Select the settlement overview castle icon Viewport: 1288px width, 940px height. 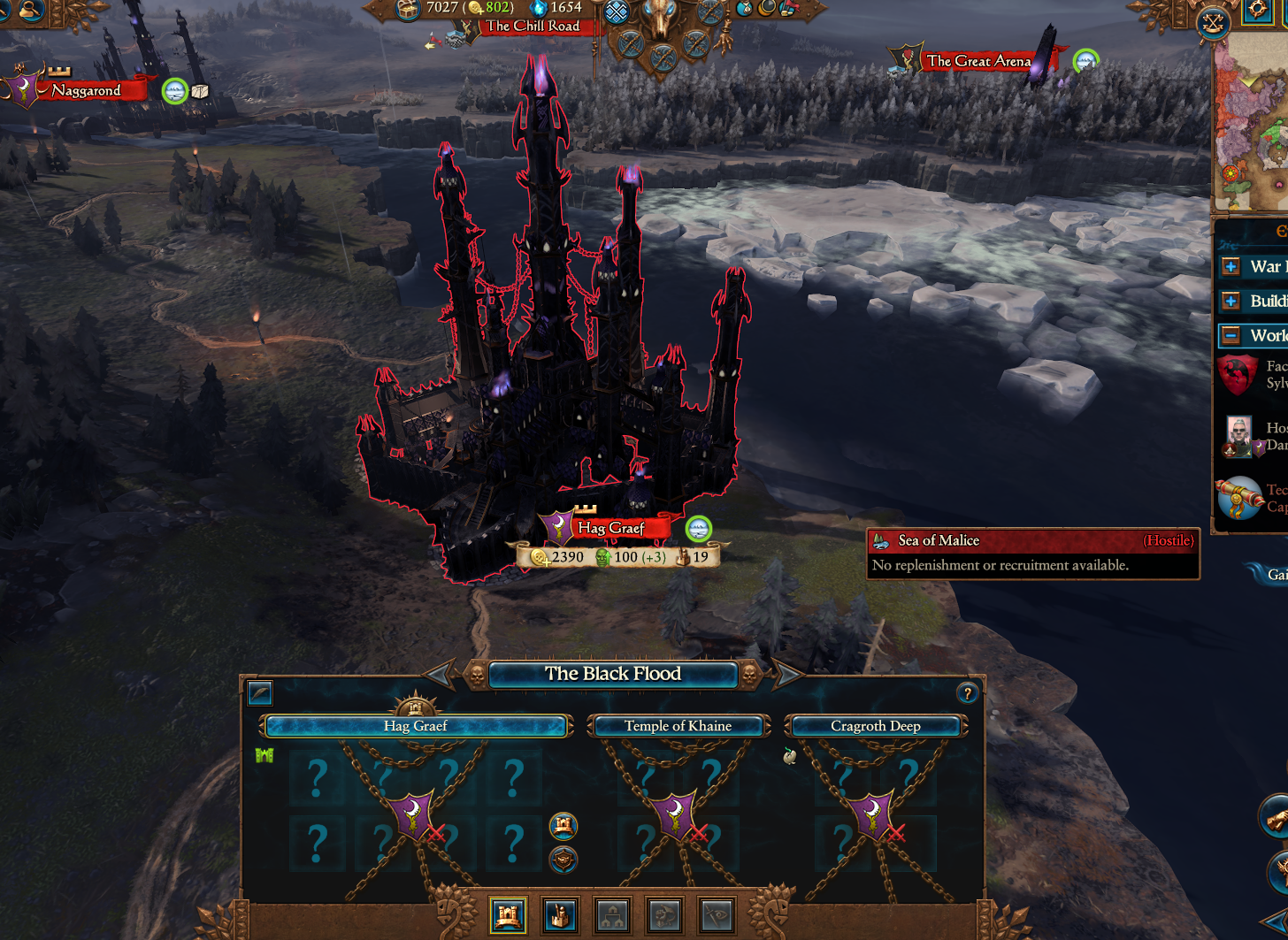(507, 915)
